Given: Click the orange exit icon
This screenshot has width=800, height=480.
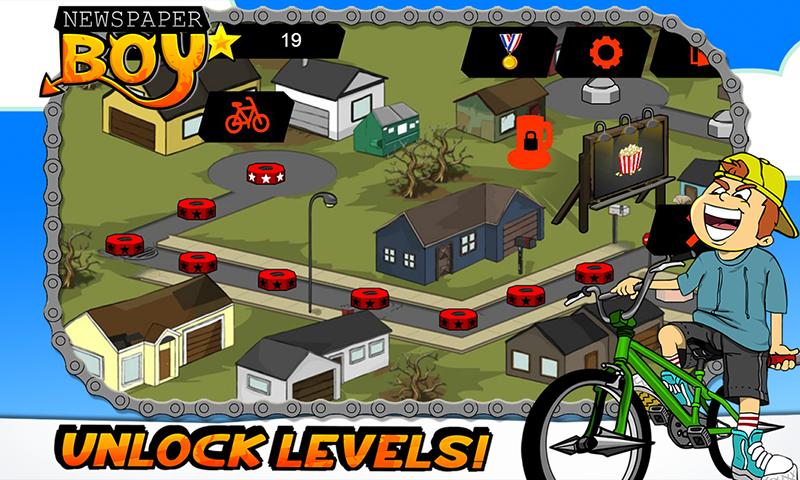Looking at the screenshot, I should click(699, 52).
